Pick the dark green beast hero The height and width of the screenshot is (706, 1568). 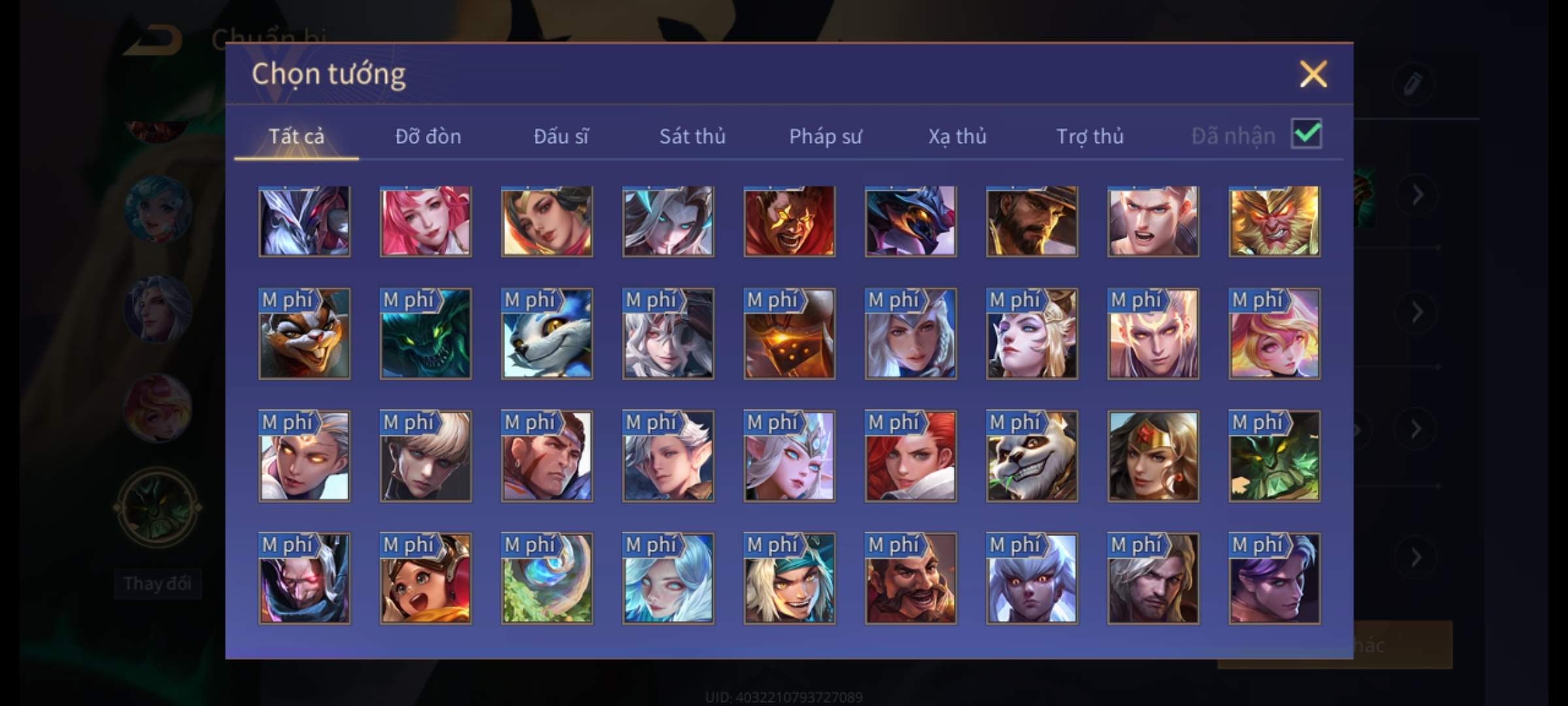pyautogui.click(x=425, y=334)
